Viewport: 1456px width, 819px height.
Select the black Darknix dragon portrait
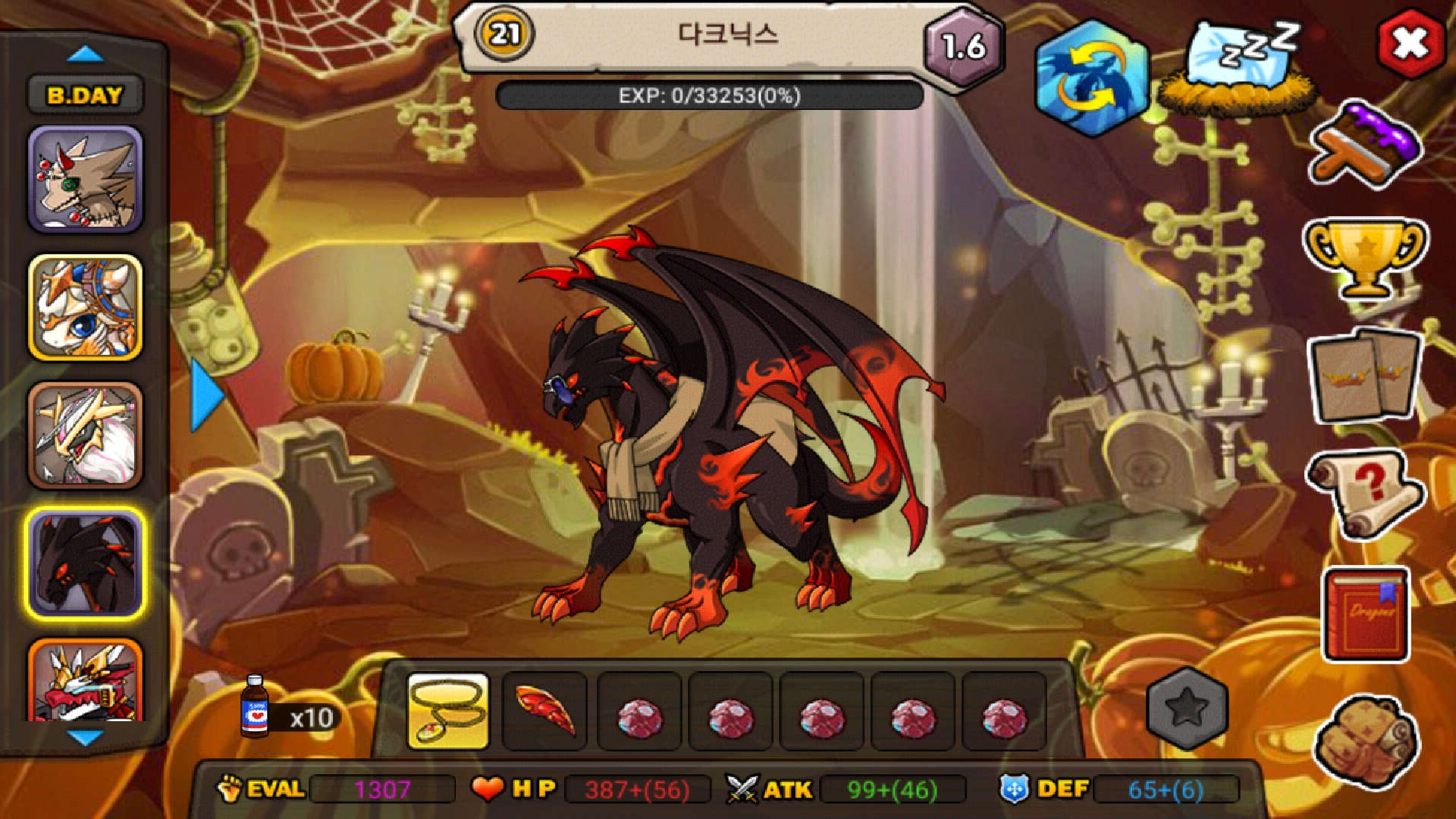(85, 563)
